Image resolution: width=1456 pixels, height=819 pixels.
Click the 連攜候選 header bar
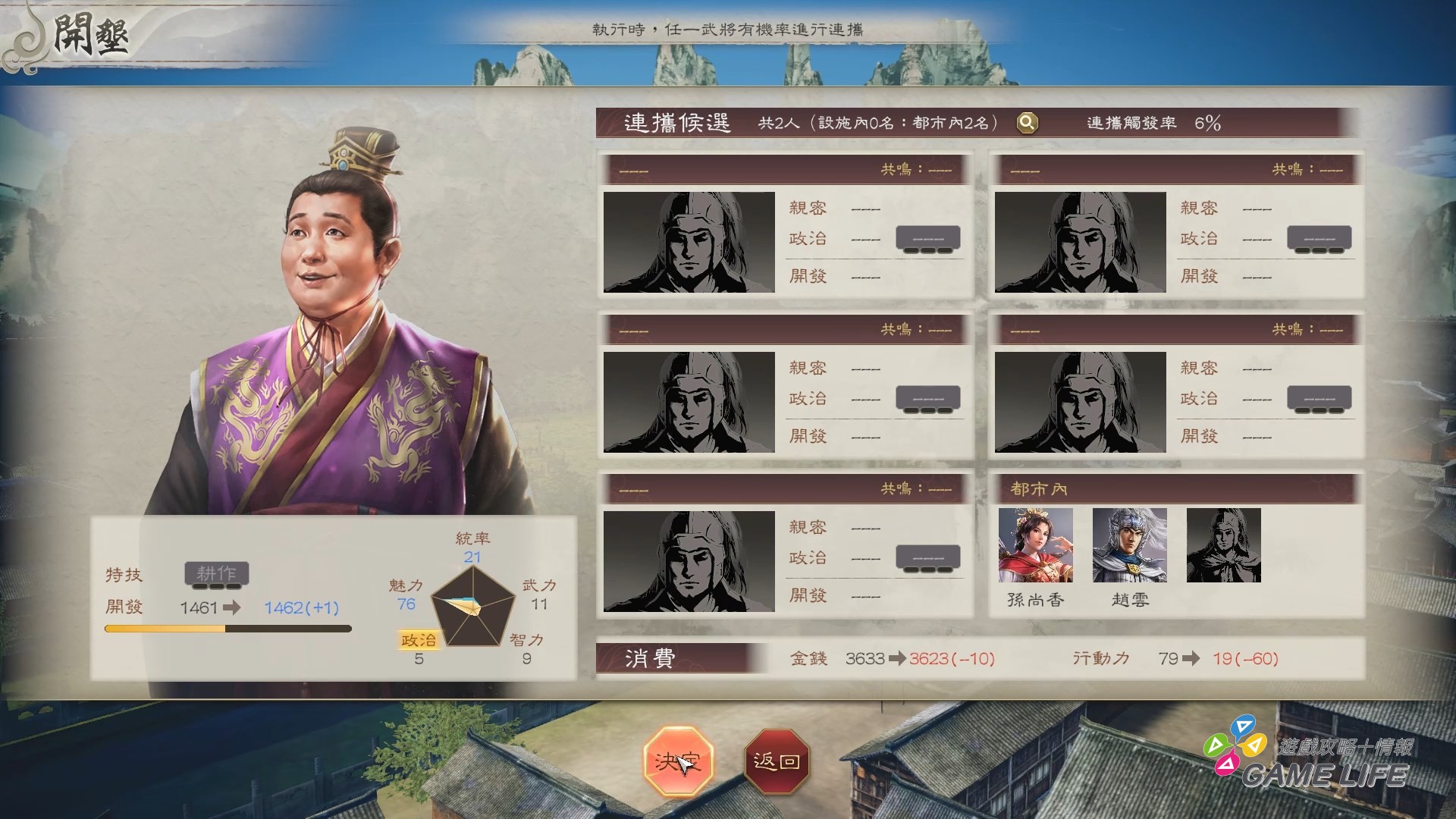677,123
